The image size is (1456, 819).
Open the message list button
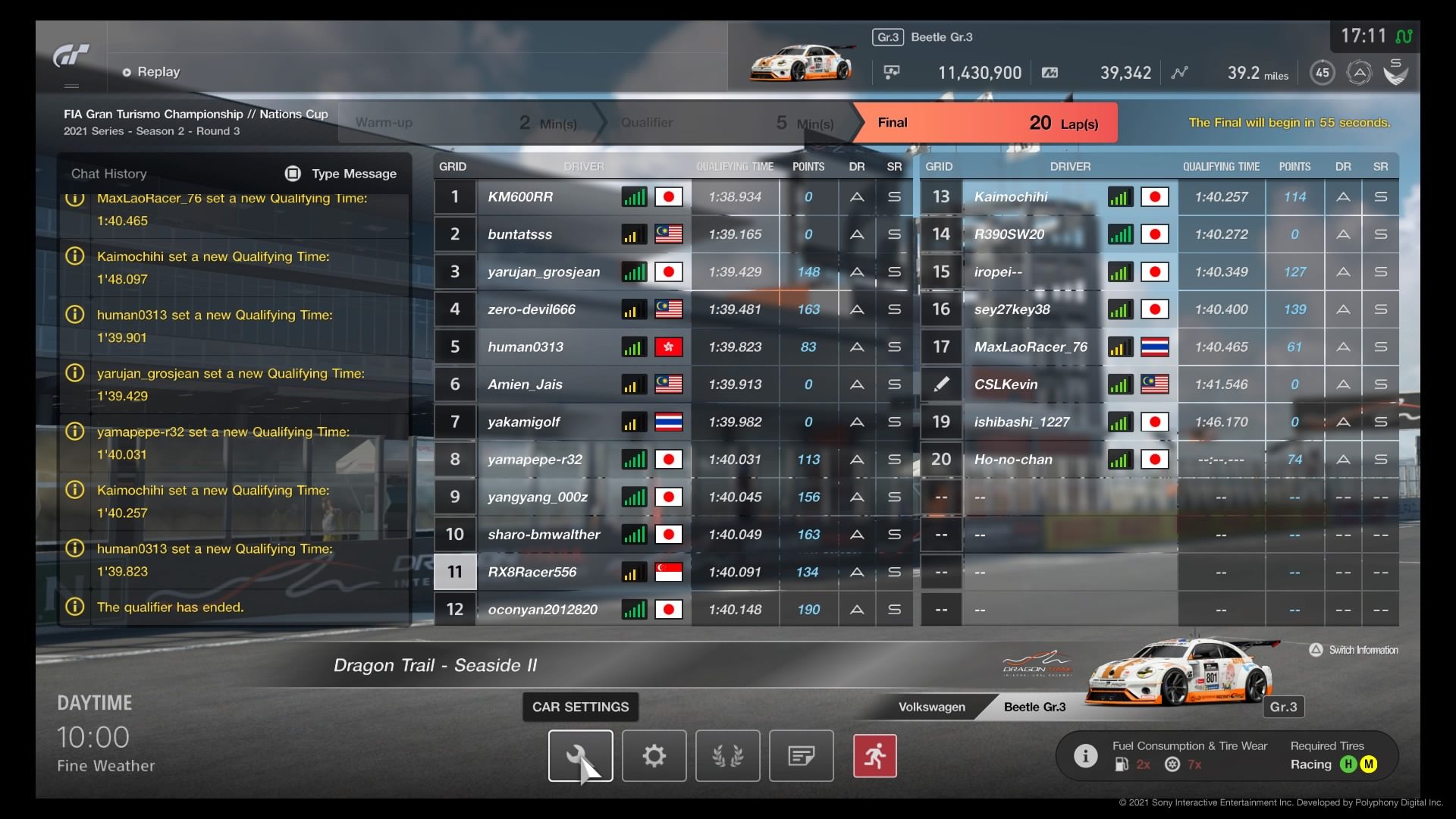point(801,755)
